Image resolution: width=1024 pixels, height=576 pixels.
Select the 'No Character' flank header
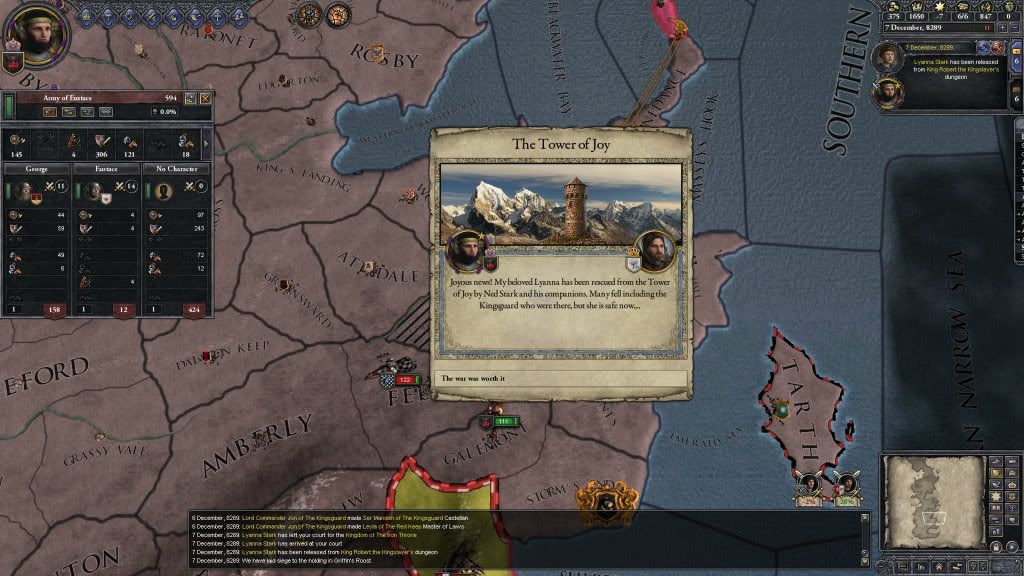175,171
